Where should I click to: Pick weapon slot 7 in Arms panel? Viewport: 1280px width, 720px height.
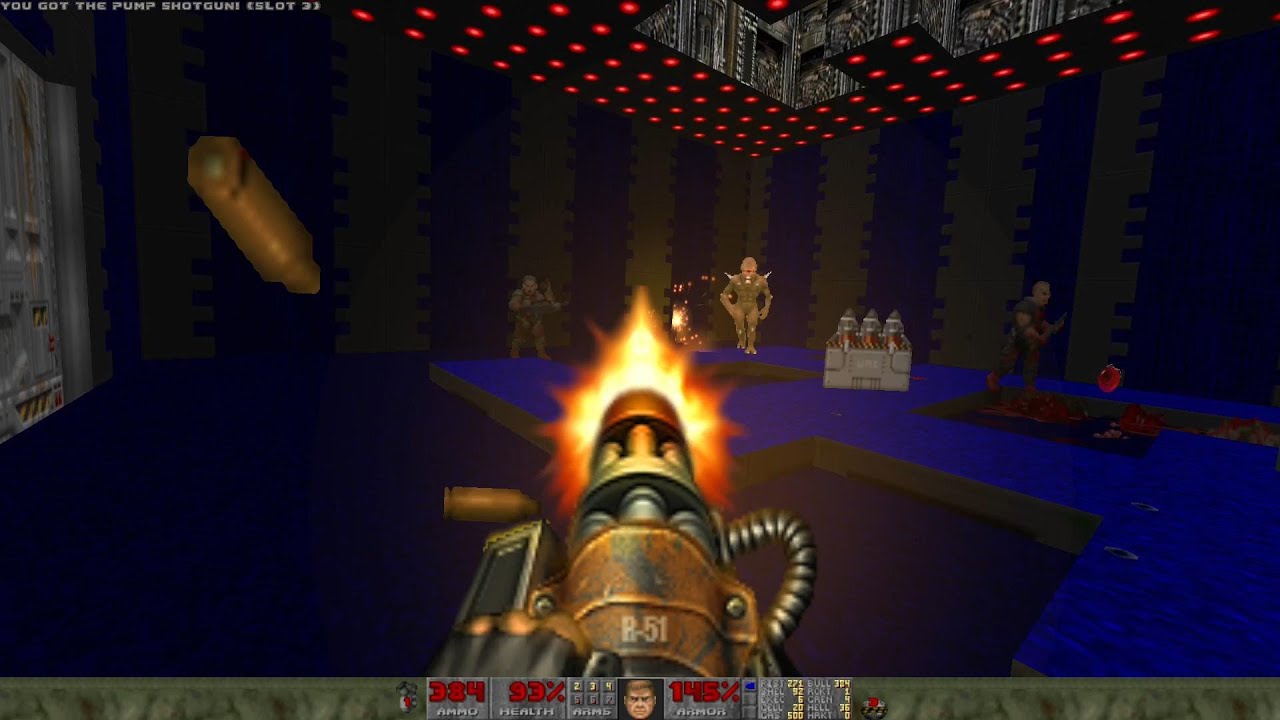608,700
